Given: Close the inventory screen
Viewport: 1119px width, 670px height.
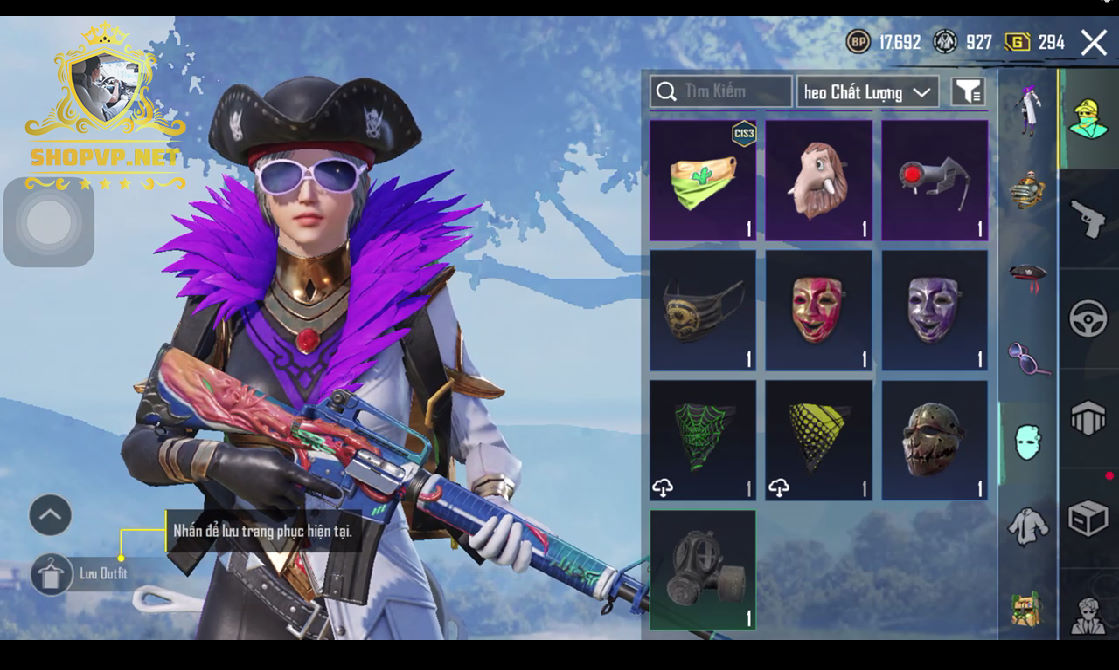Looking at the screenshot, I should [1093, 42].
